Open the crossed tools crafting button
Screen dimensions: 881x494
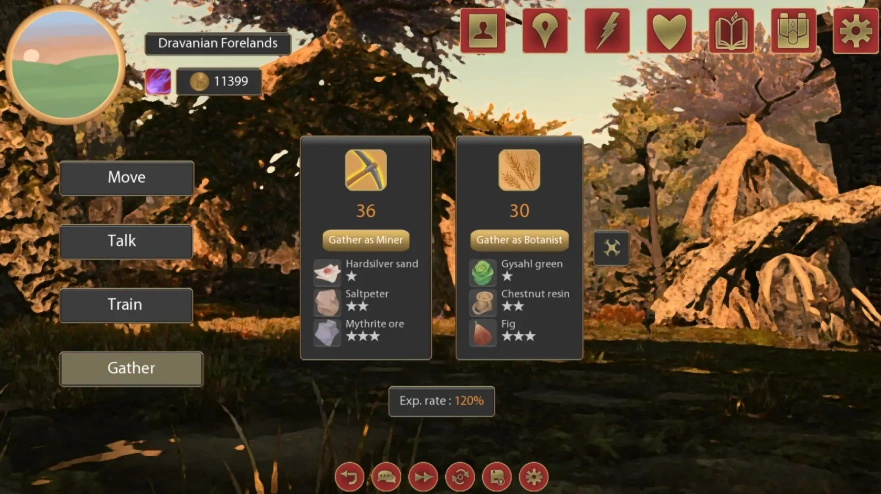[x=611, y=248]
